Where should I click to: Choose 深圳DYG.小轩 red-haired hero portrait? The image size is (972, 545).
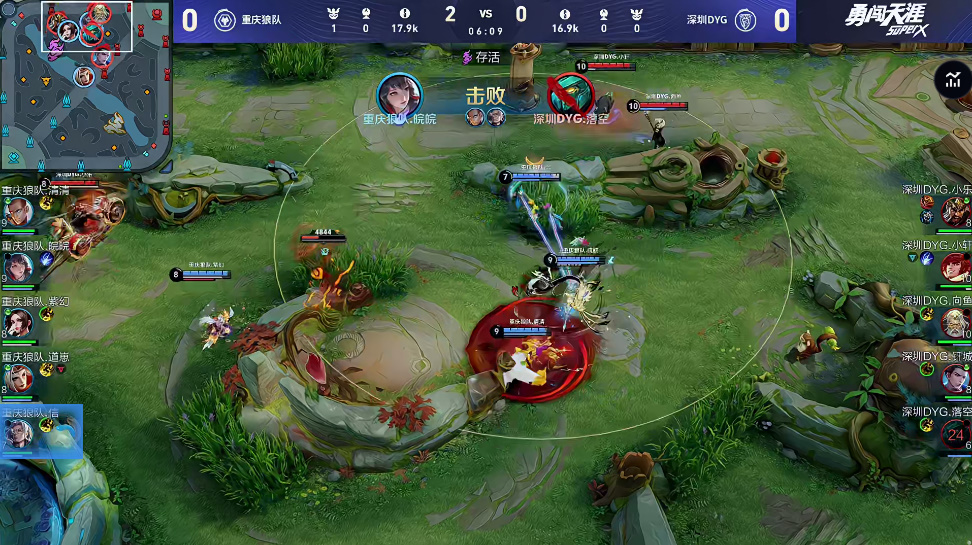953,266
